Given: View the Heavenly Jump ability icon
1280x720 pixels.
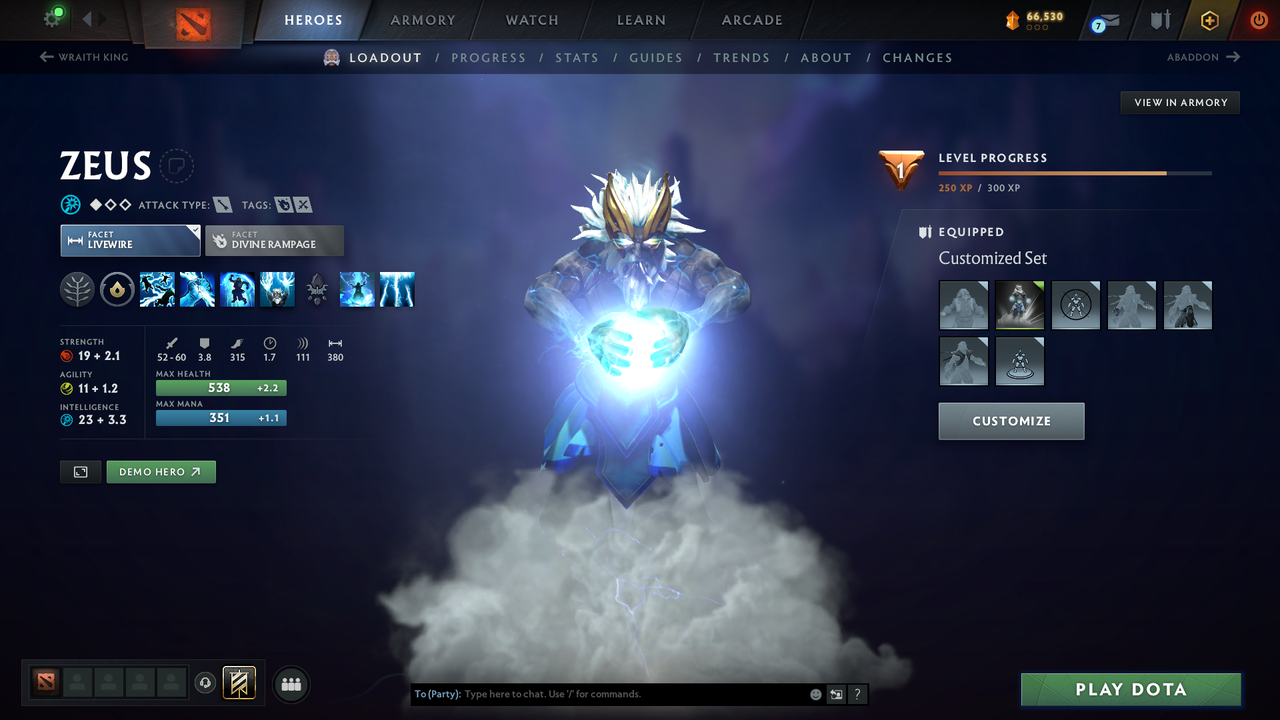Looking at the screenshot, I should 237,289.
